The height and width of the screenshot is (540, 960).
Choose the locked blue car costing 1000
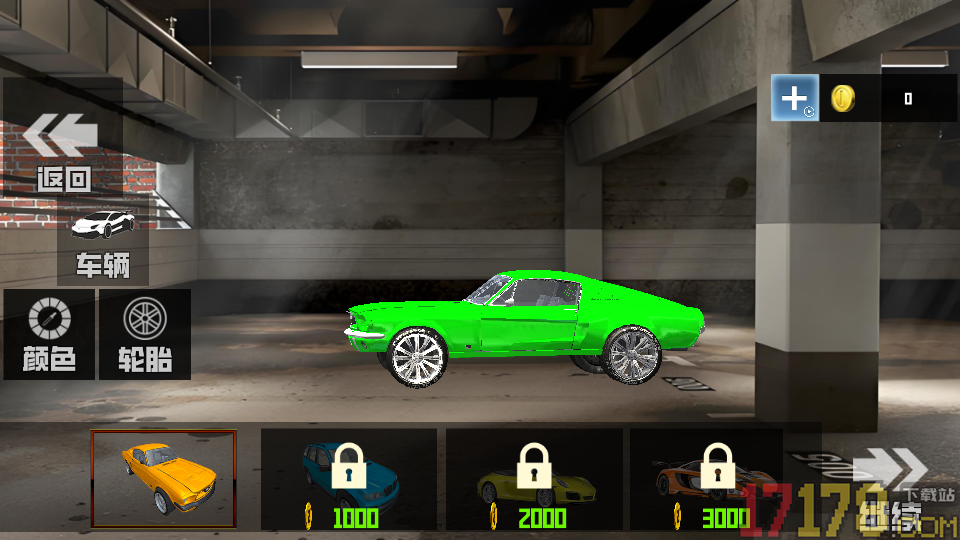[348, 479]
